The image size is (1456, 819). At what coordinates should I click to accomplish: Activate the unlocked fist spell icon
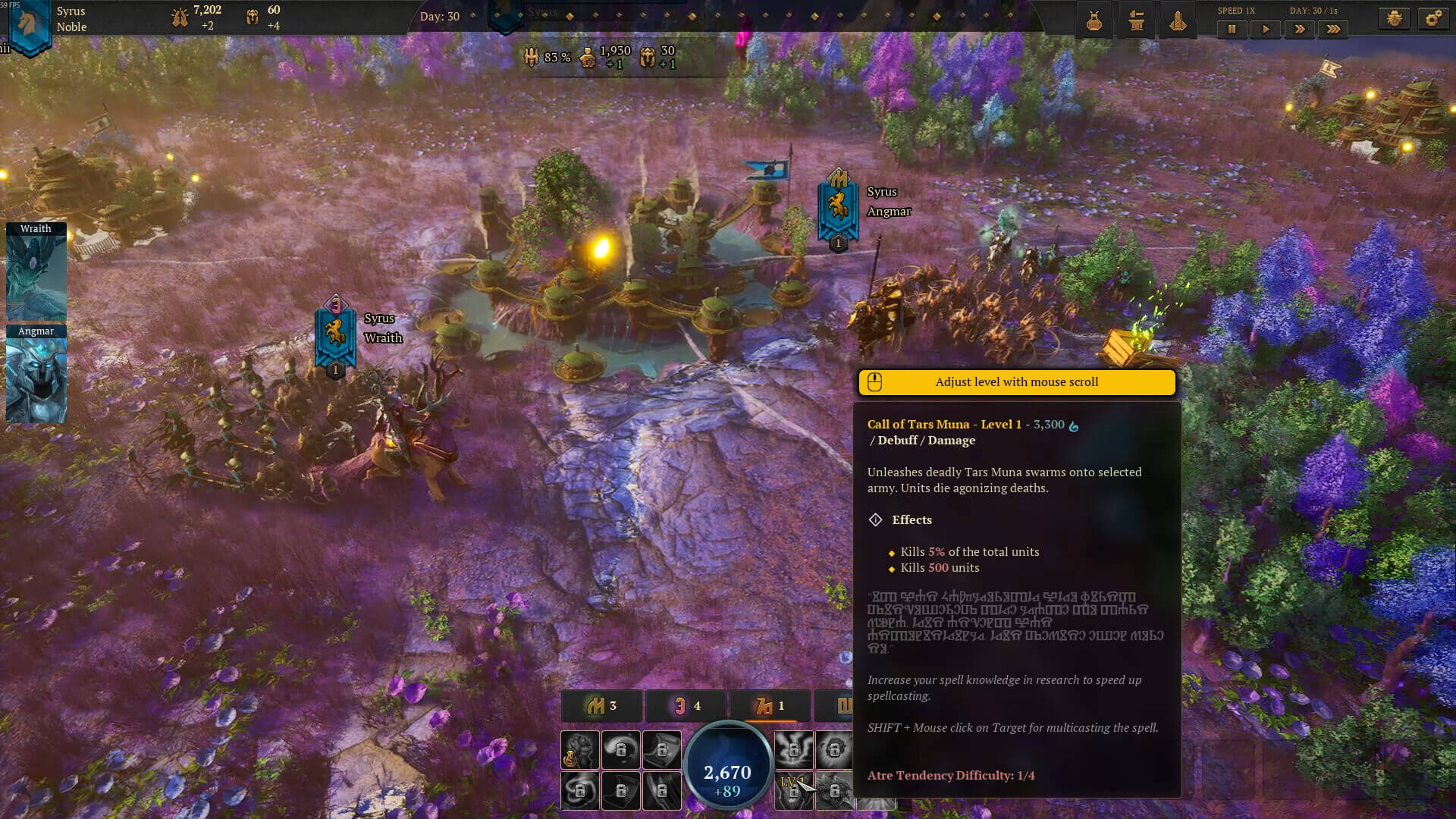(580, 750)
